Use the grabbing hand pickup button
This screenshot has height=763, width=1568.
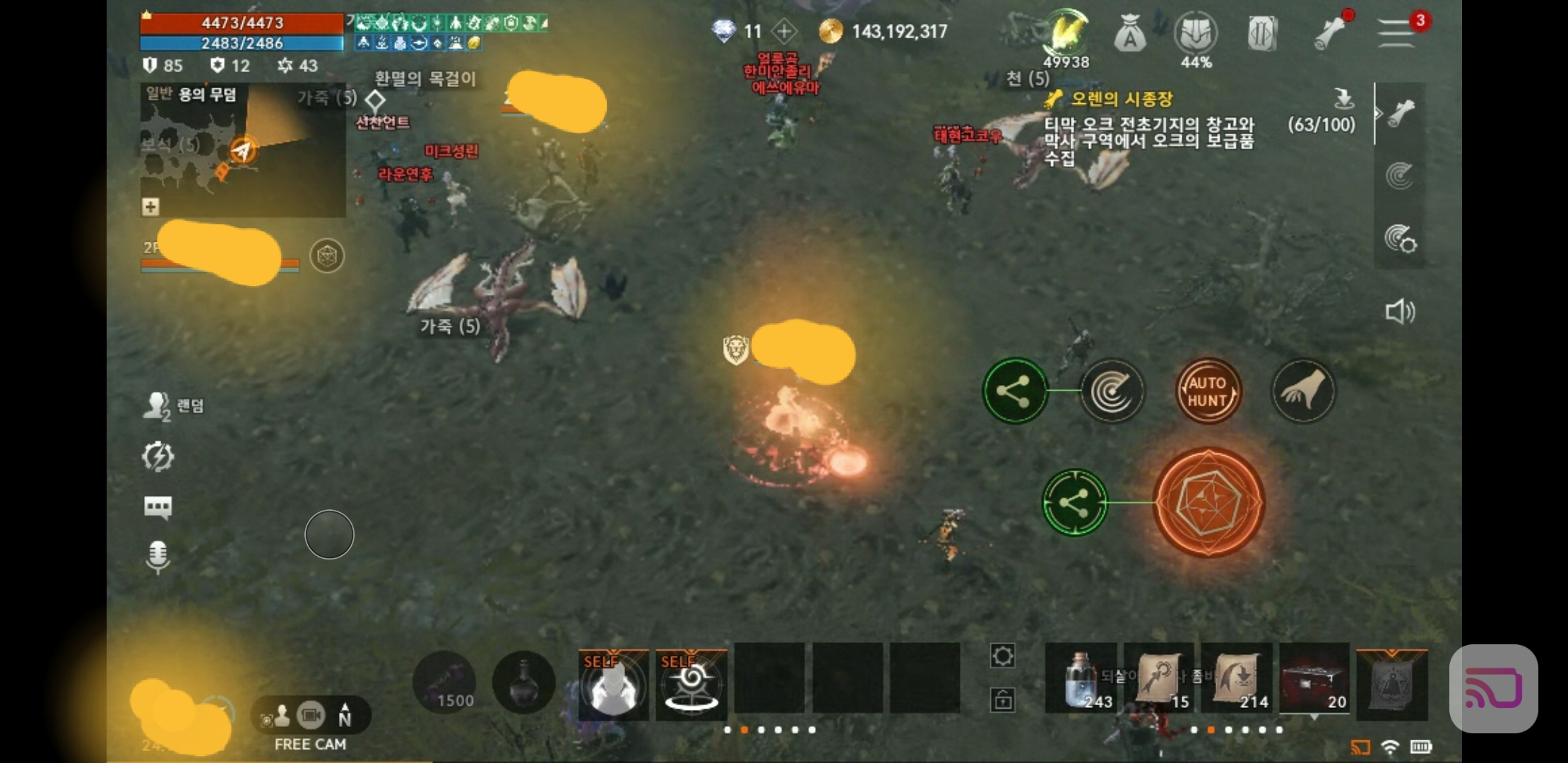click(x=1303, y=391)
